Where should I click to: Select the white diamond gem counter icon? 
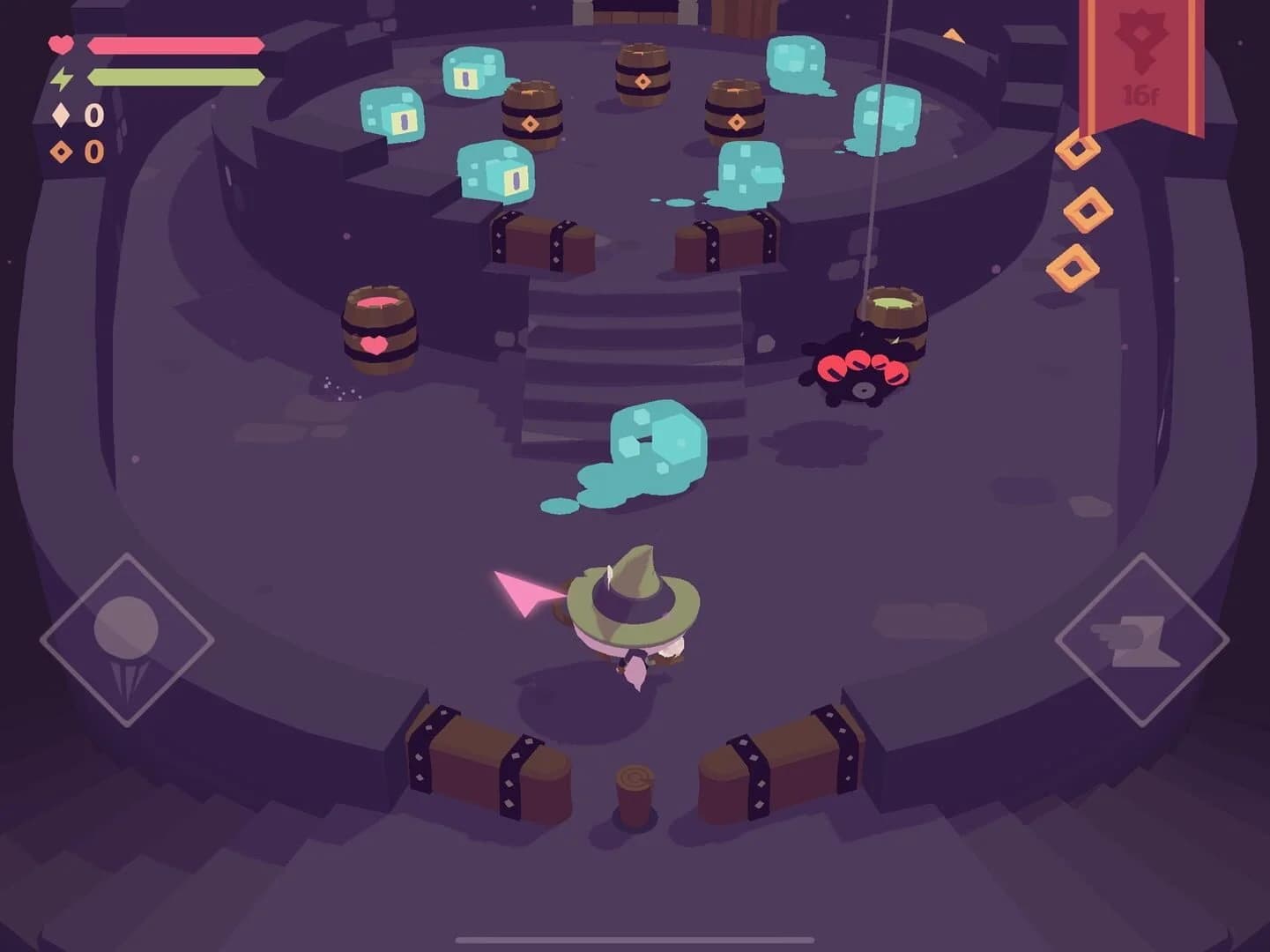[60, 115]
